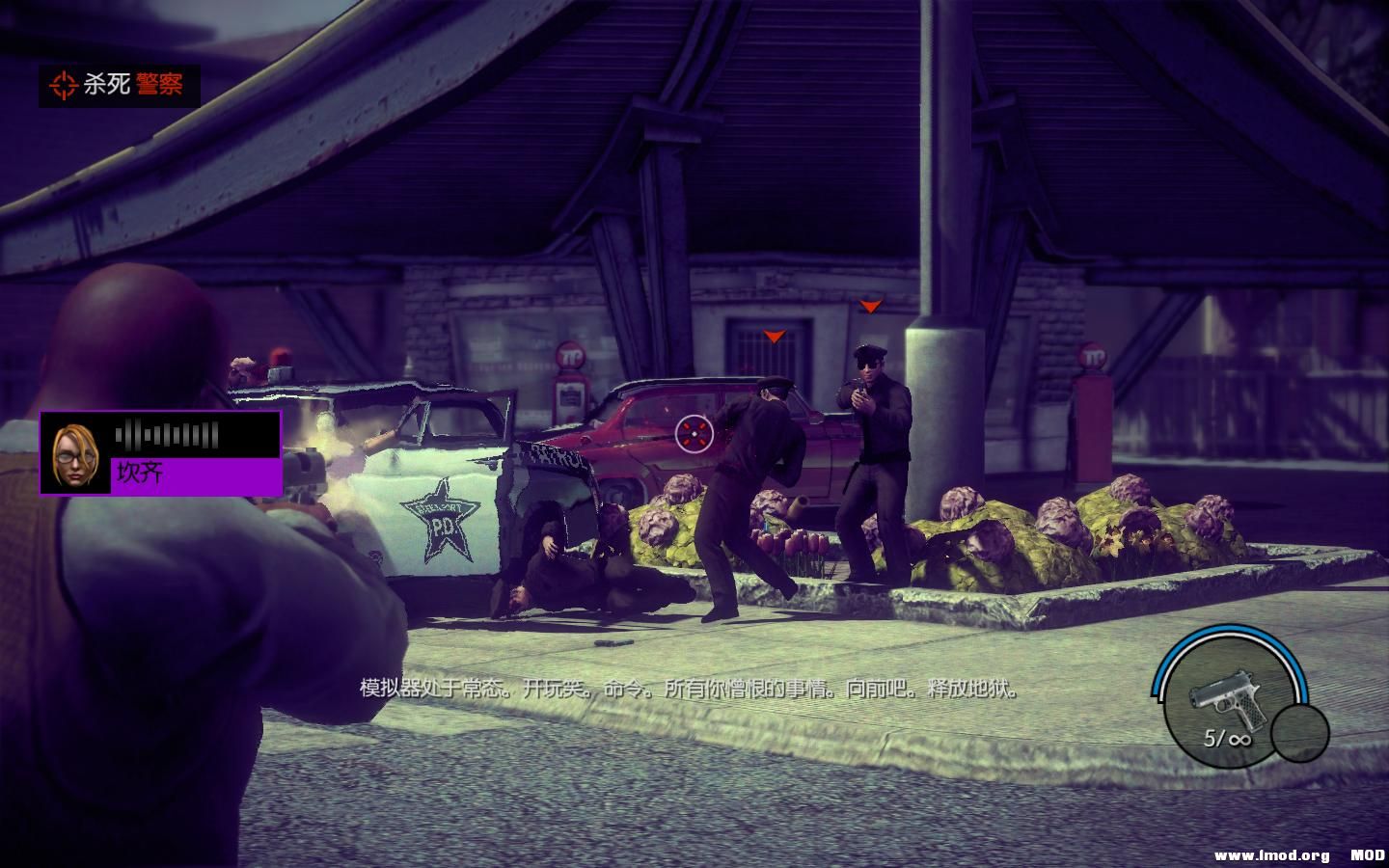Click the crosshair objective icon beside 杀死警察
This screenshot has width=1389, height=868.
pyautogui.click(x=65, y=84)
